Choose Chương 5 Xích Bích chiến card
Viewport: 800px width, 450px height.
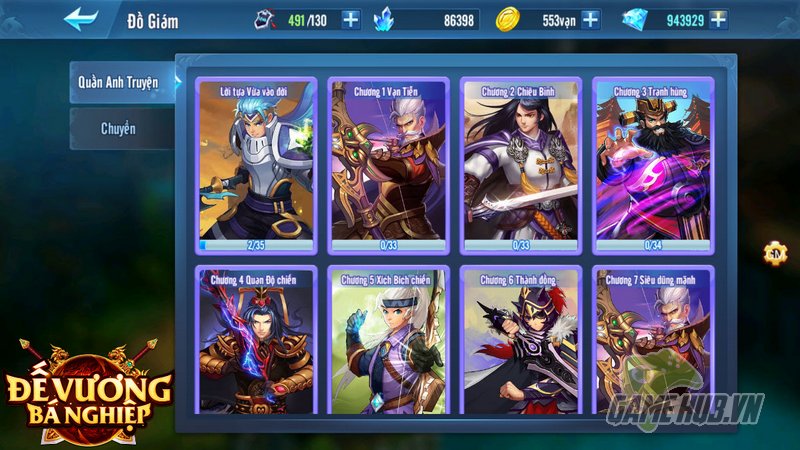[389, 340]
